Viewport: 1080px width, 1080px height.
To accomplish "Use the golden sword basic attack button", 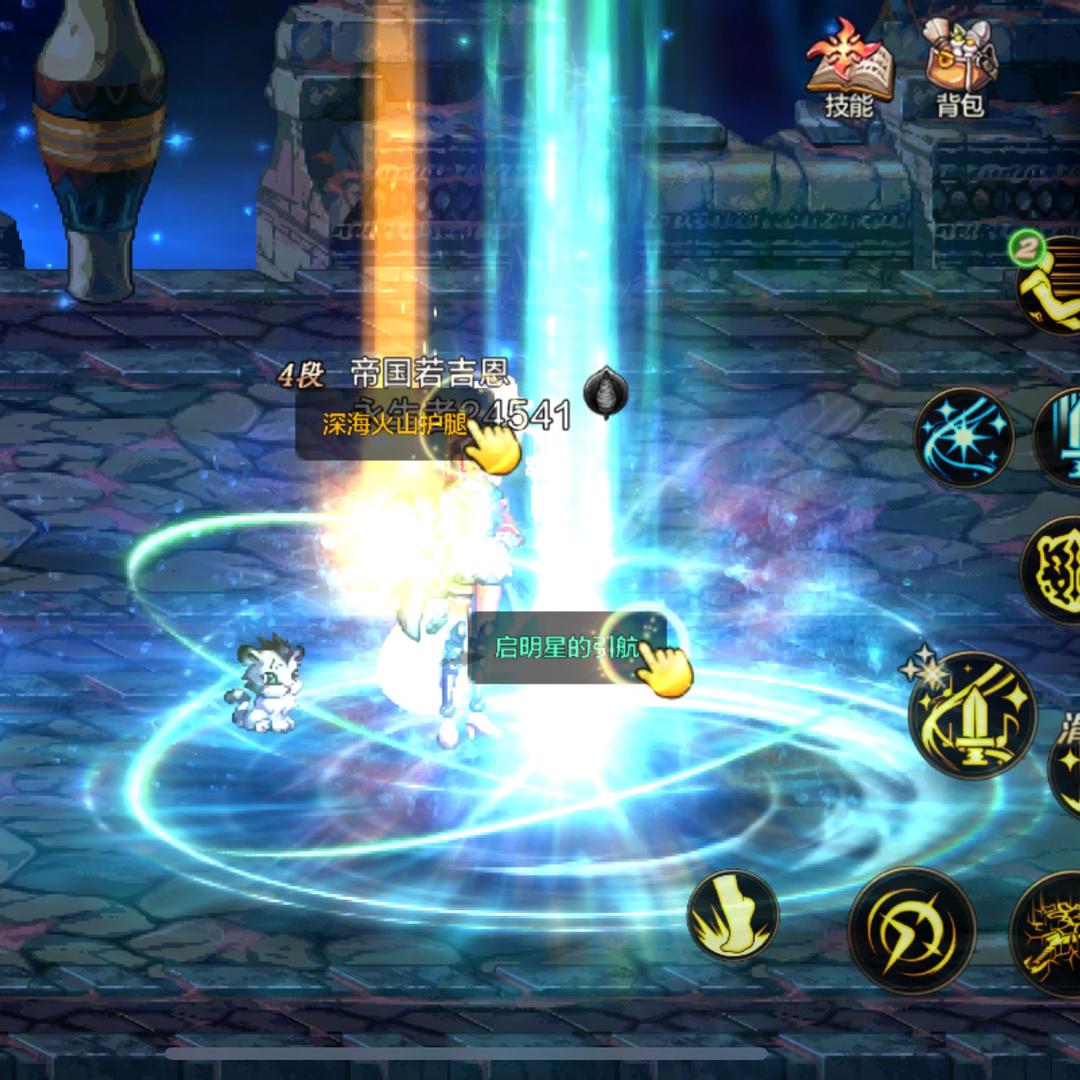I will 973,716.
